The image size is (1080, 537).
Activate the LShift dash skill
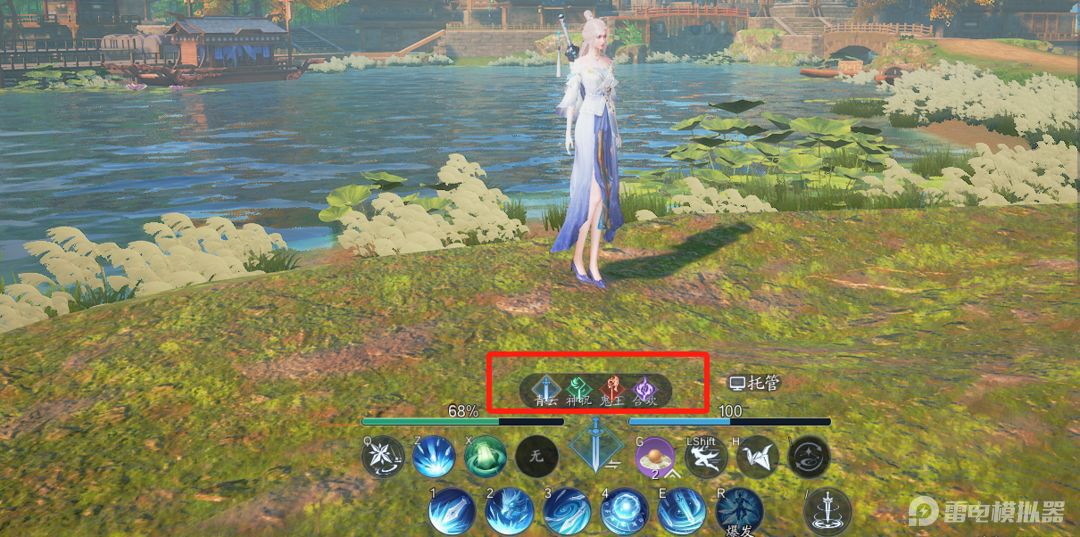706,457
